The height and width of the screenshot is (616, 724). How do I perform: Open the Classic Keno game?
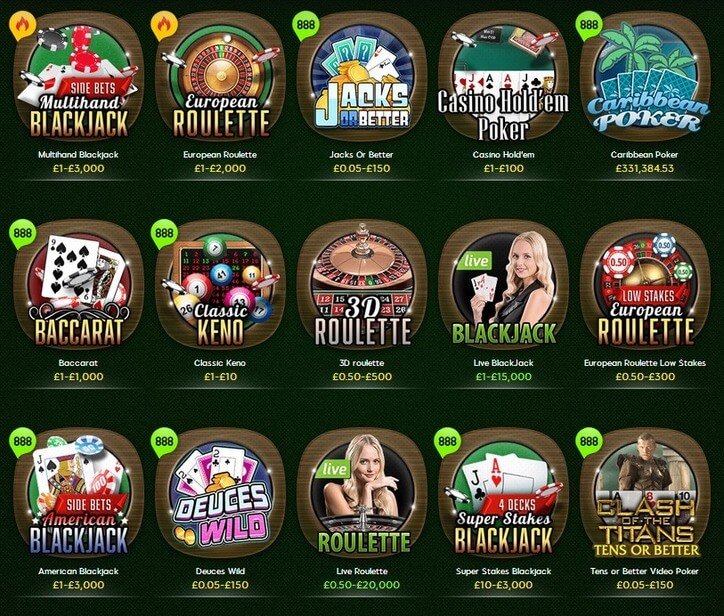pyautogui.click(x=220, y=287)
